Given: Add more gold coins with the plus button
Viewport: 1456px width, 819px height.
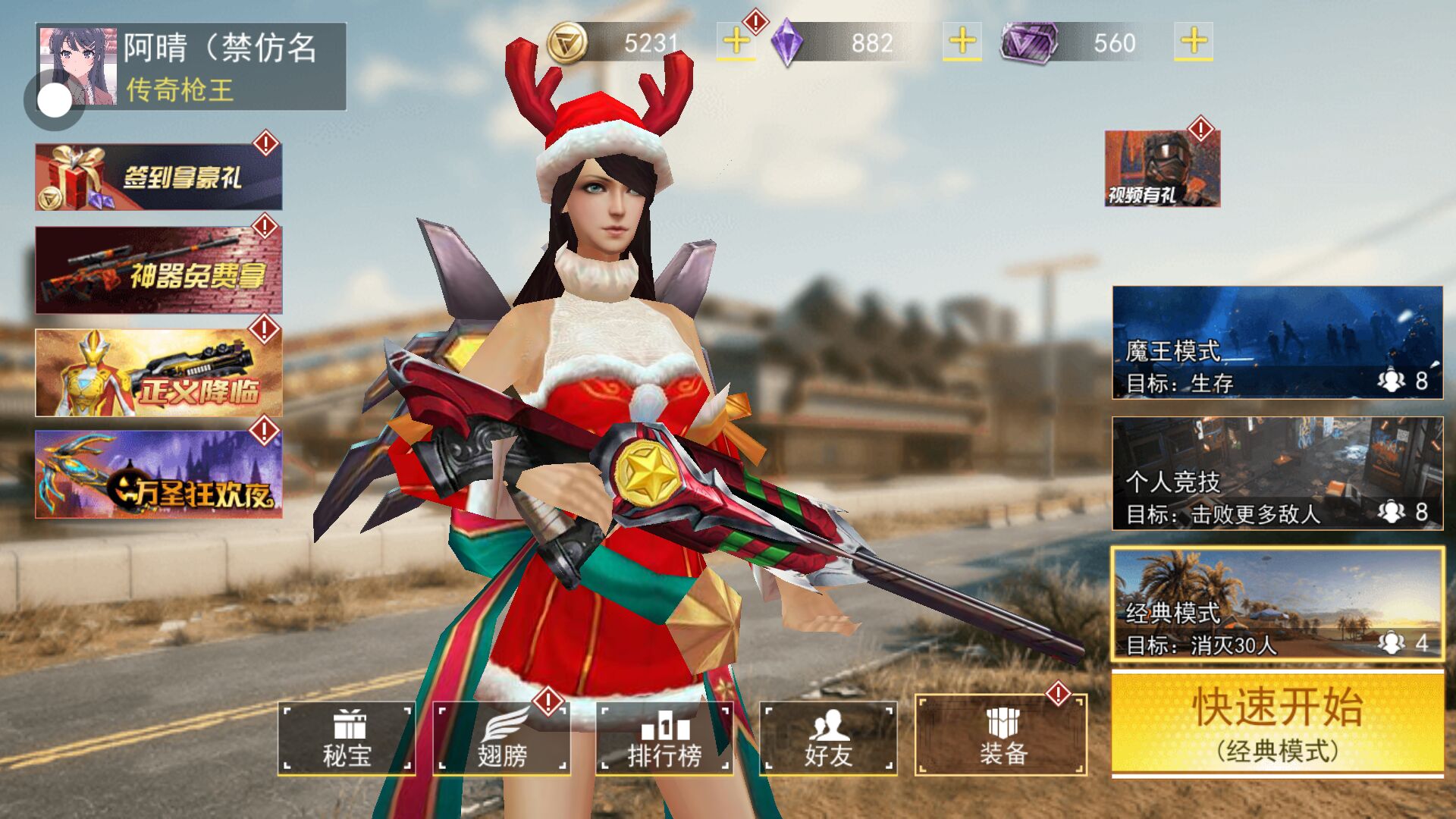Looking at the screenshot, I should click(x=736, y=42).
